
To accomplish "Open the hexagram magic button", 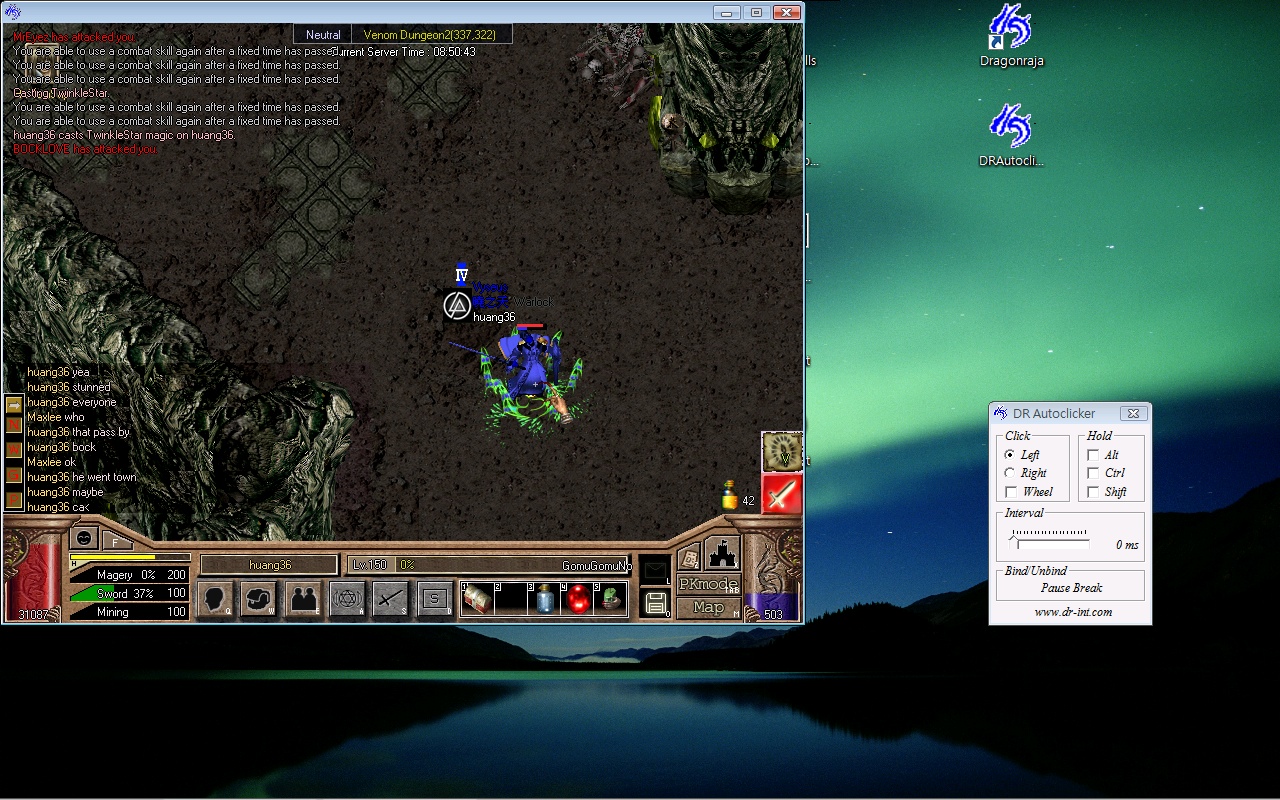I will click(347, 599).
